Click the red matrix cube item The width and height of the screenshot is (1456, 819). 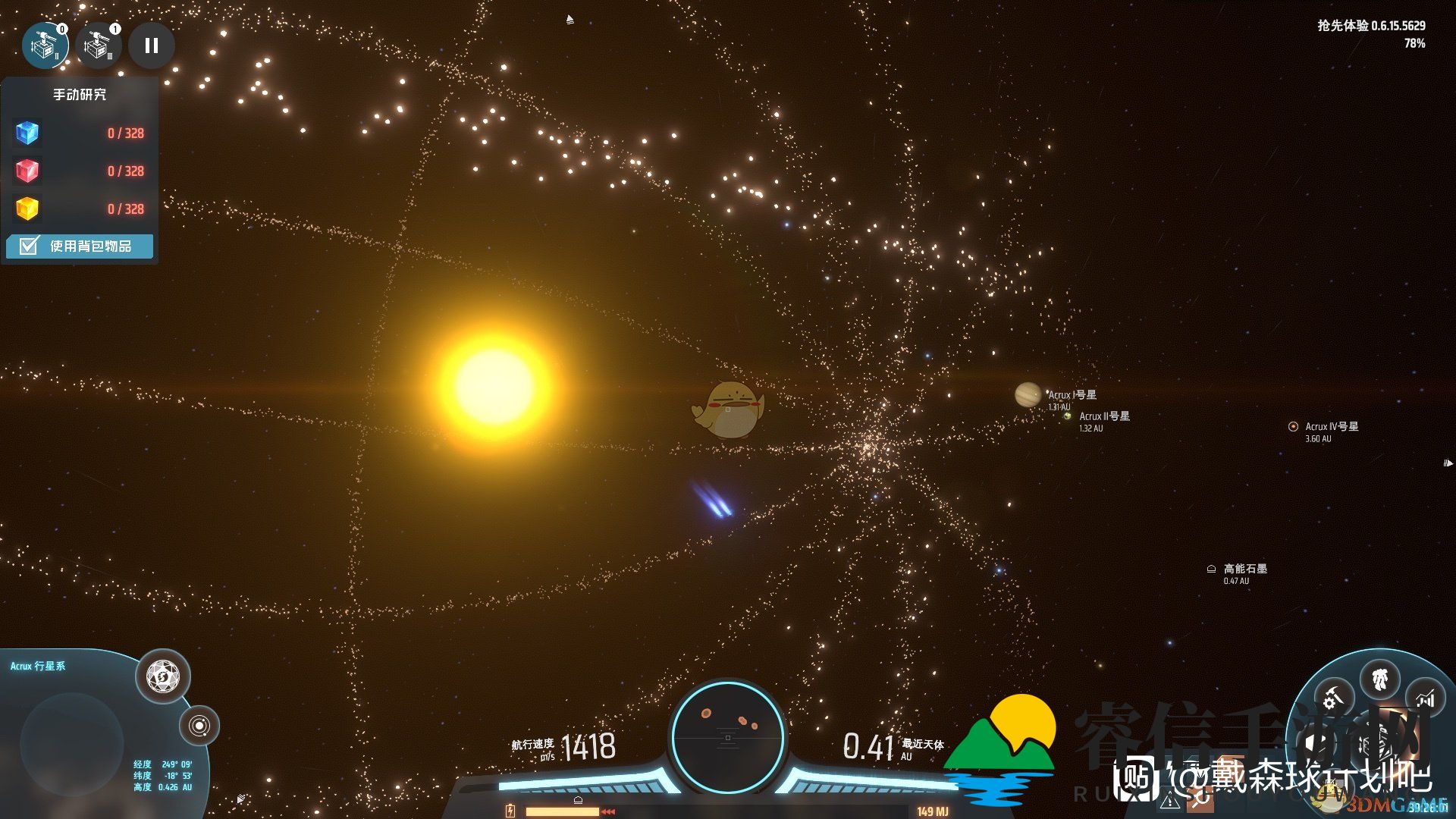27,171
